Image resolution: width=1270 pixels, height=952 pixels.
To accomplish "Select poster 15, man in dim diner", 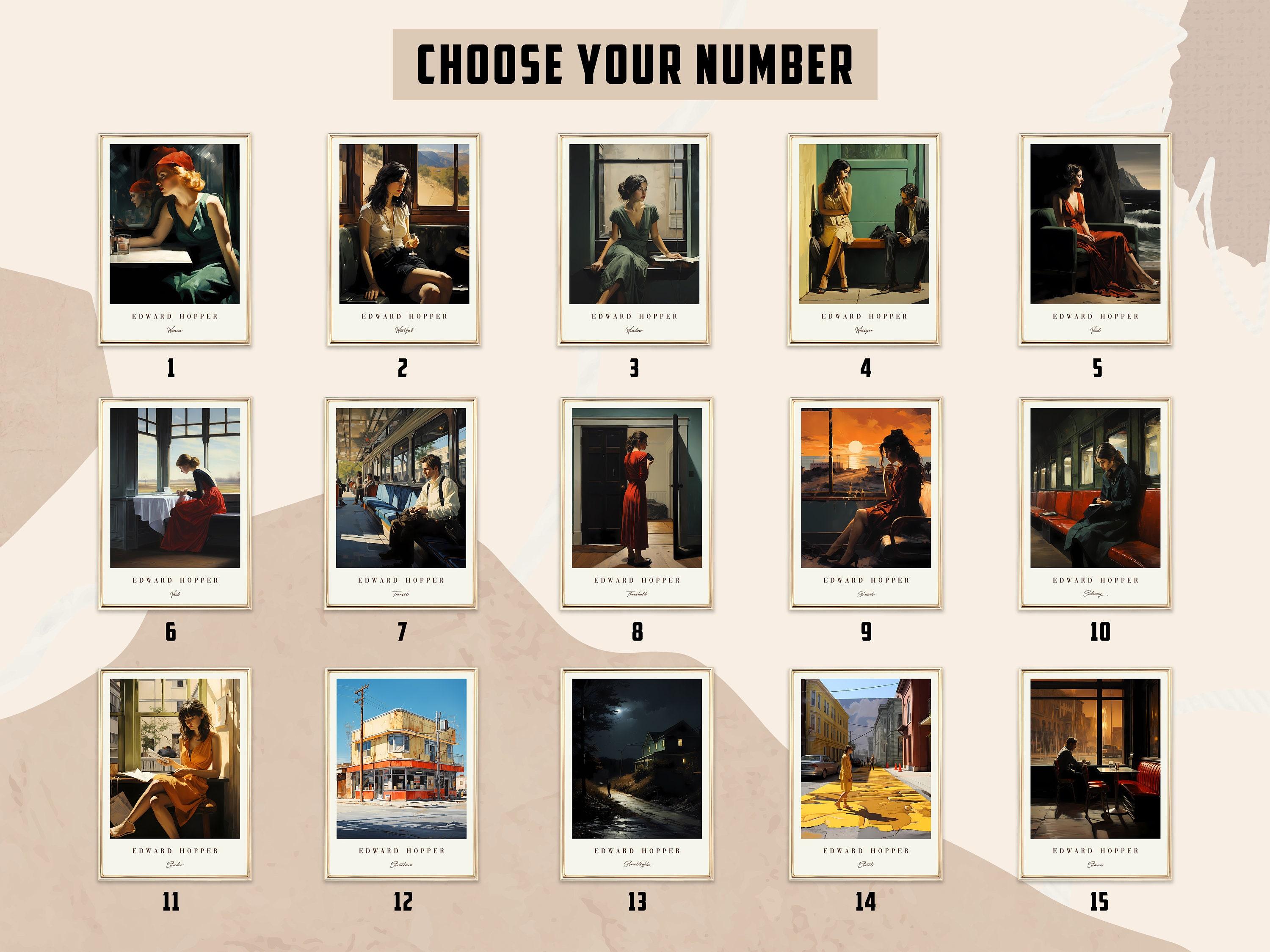I will [x=1095, y=759].
